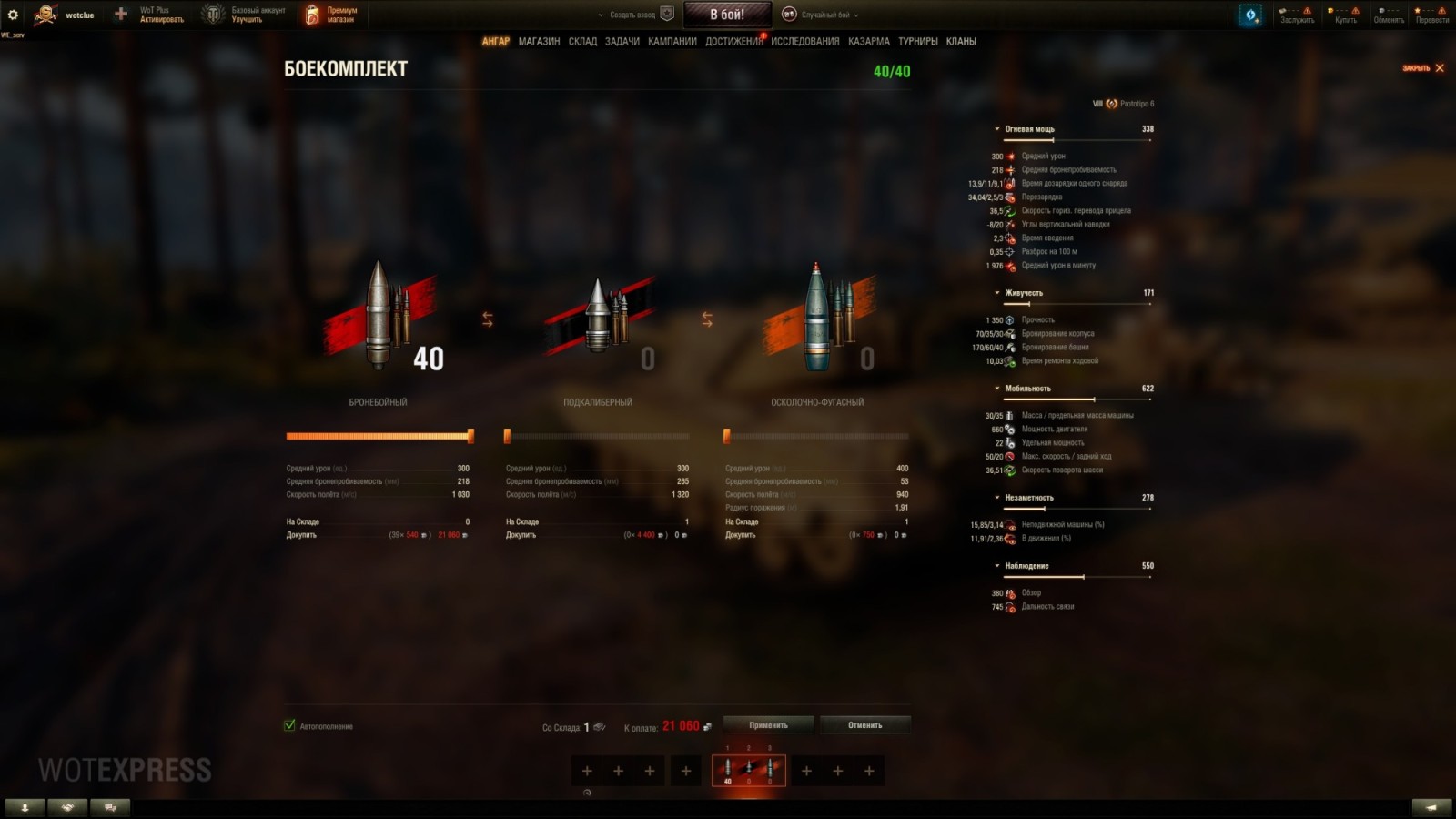The width and height of the screenshot is (1456, 819).
Task: Select the high-explosive shell (ОСКОЛОЧНО-ФУГАСНЫЙ) icon
Action: [x=816, y=318]
